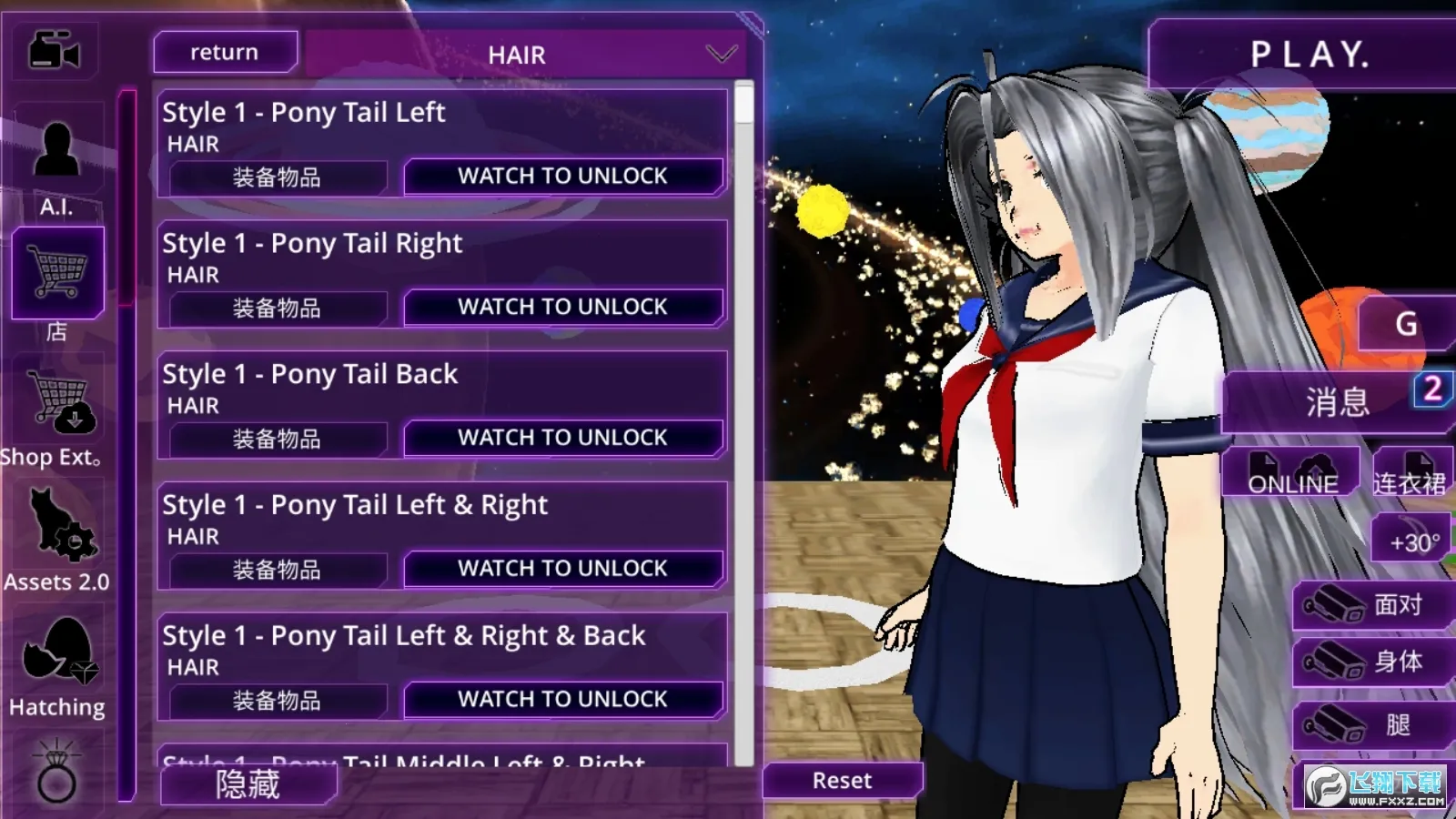Click the return button

[x=225, y=53]
